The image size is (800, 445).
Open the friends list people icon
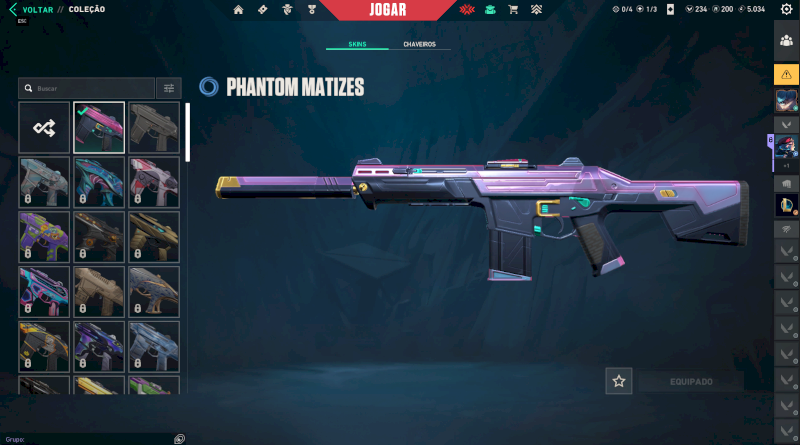[x=786, y=41]
